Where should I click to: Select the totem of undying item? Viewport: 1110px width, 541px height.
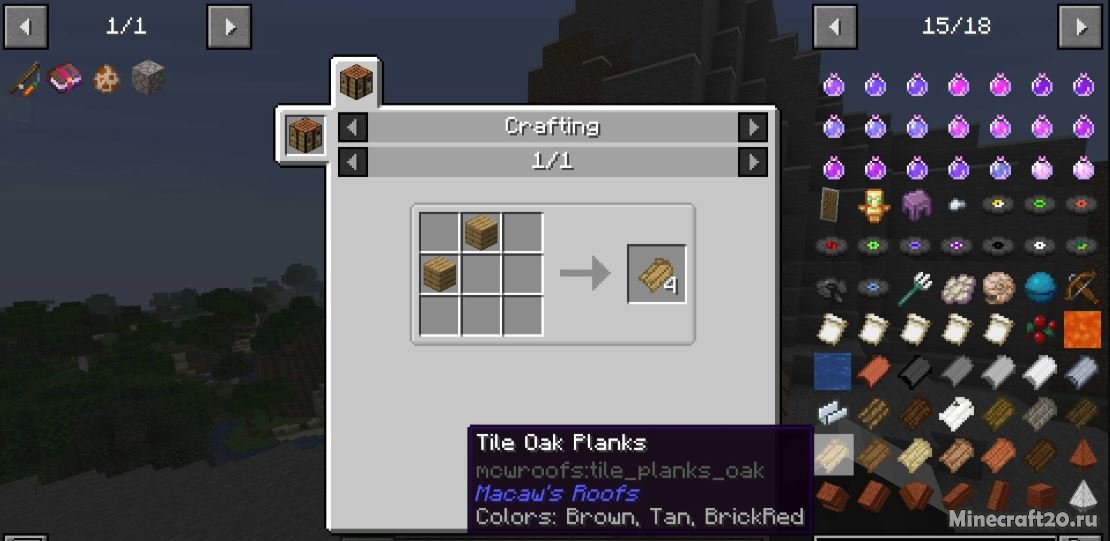874,205
